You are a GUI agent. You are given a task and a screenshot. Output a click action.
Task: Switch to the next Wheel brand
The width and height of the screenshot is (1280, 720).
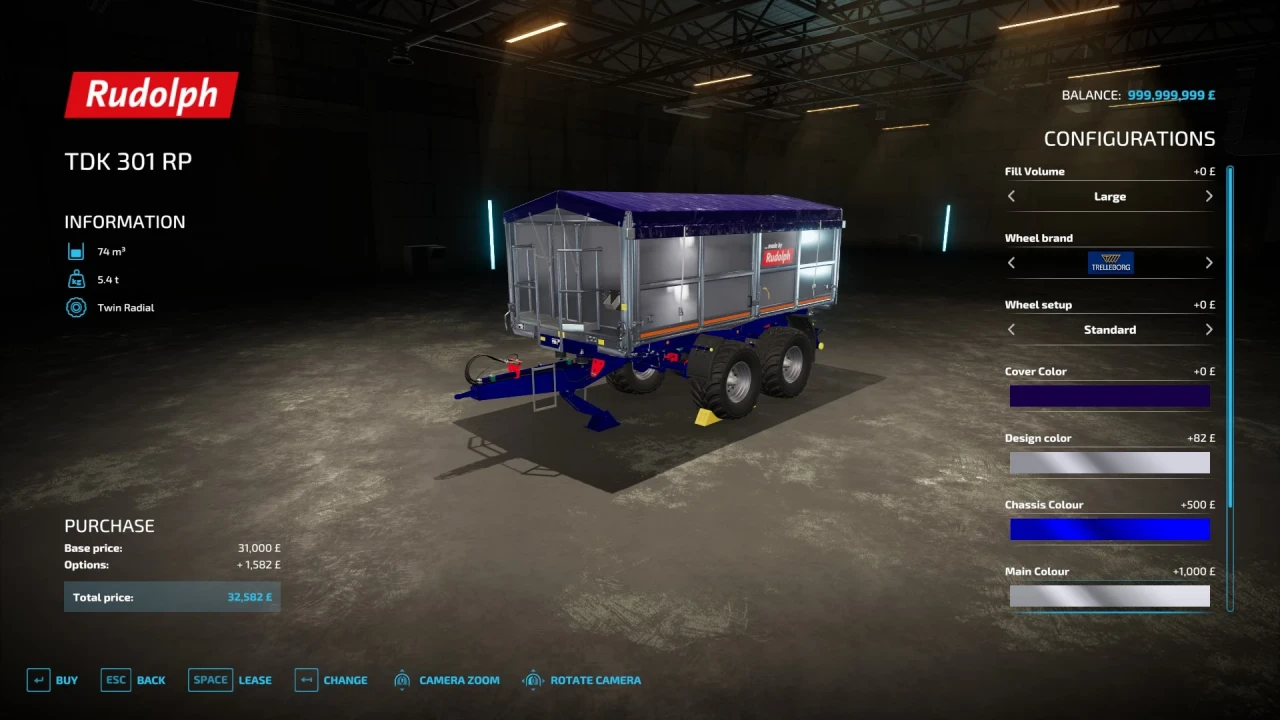coord(1209,262)
